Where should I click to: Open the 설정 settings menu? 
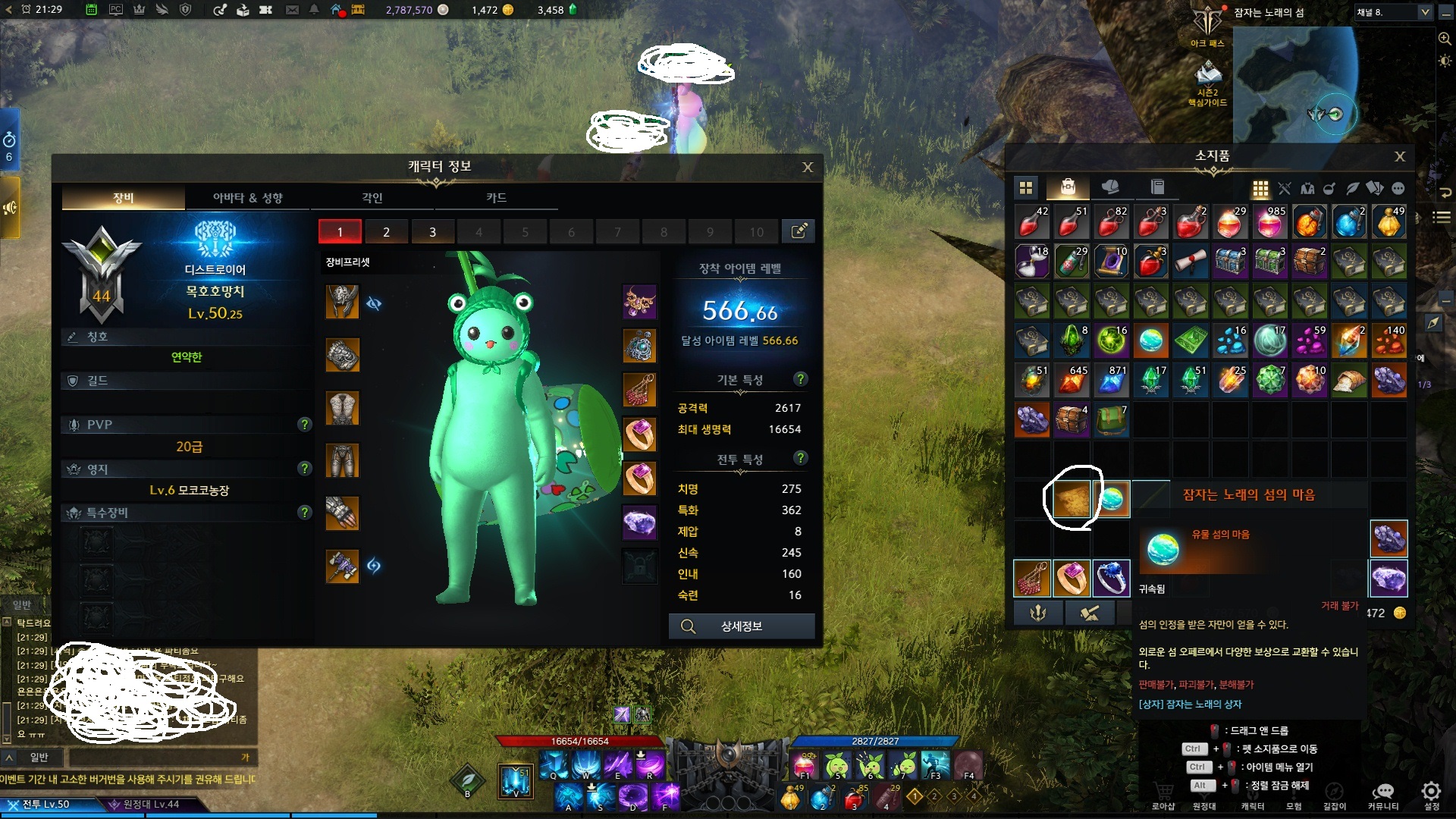click(1431, 795)
